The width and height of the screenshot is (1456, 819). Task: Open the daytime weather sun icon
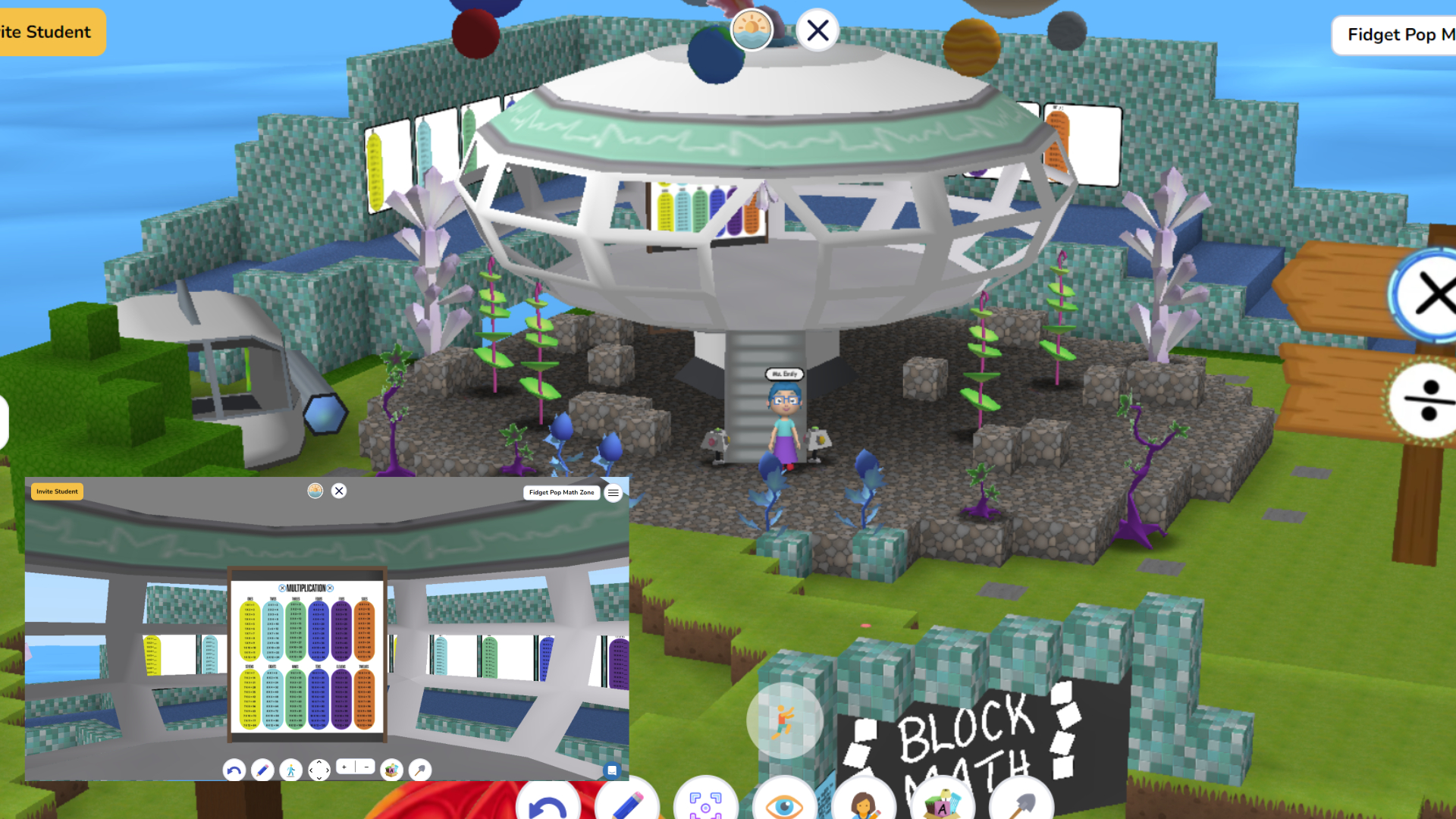(x=752, y=31)
